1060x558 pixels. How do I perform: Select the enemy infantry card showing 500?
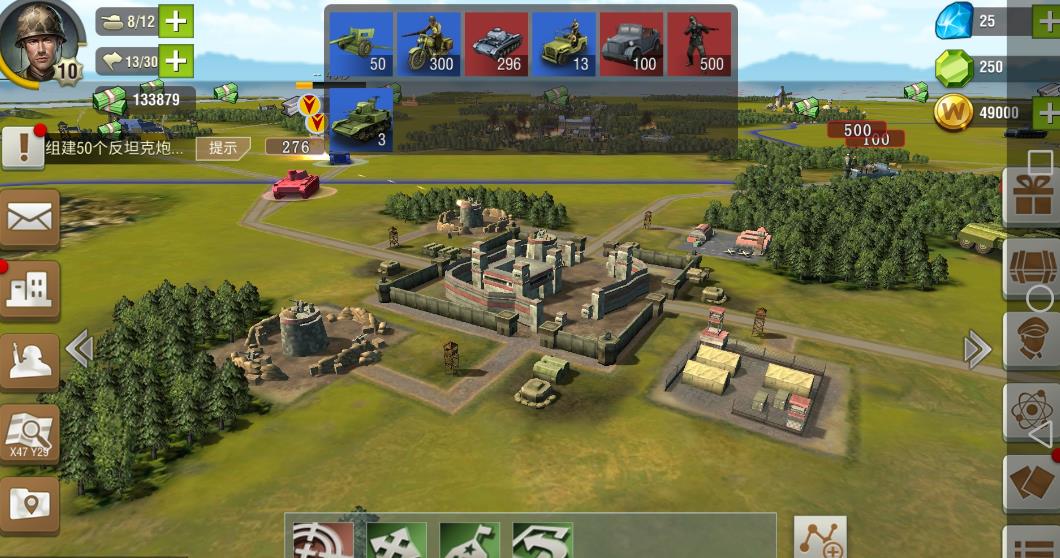click(698, 44)
